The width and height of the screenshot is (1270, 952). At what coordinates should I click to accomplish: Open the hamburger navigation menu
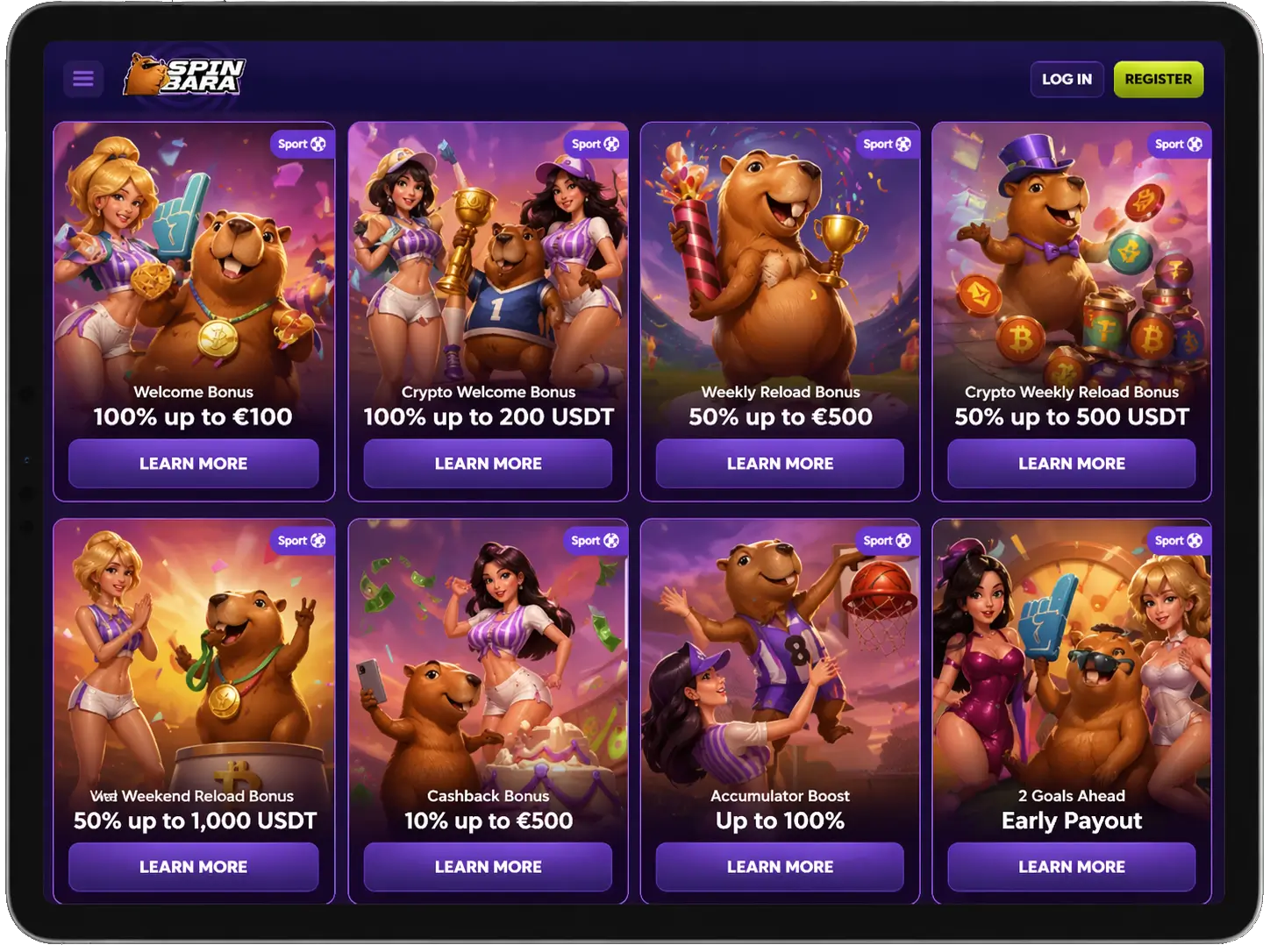(x=83, y=78)
